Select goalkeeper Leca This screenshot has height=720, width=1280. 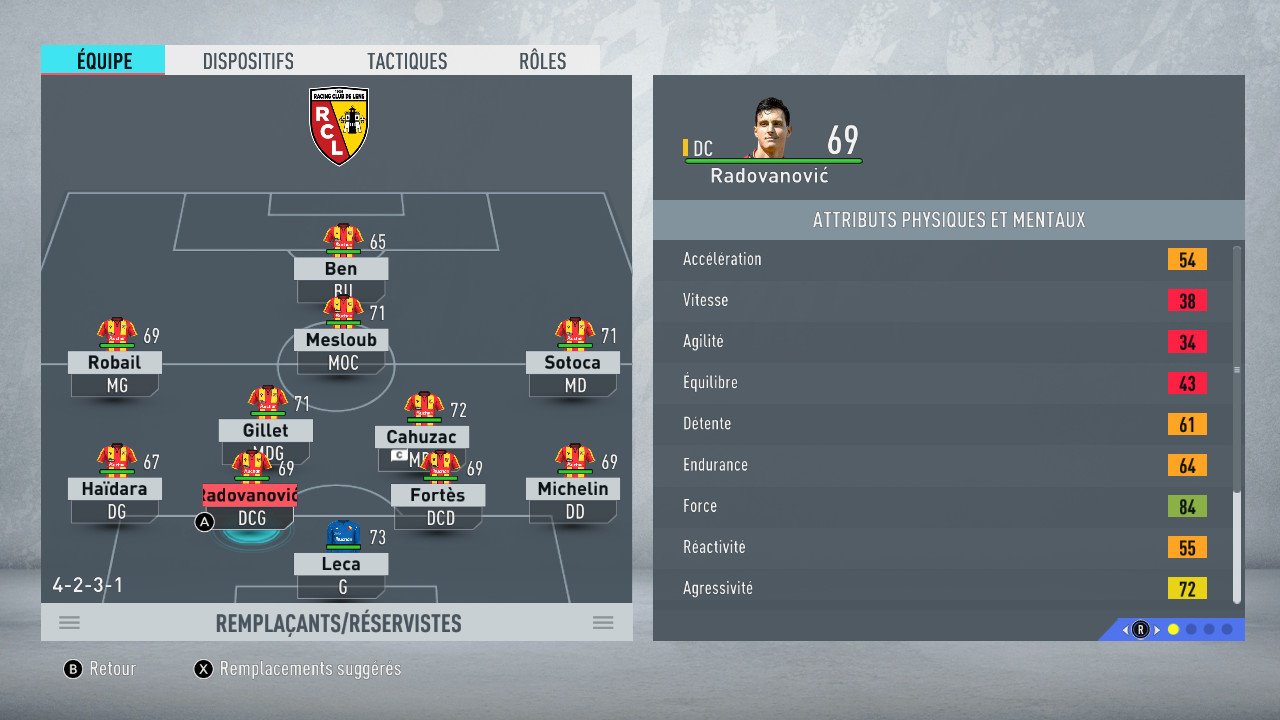341,563
